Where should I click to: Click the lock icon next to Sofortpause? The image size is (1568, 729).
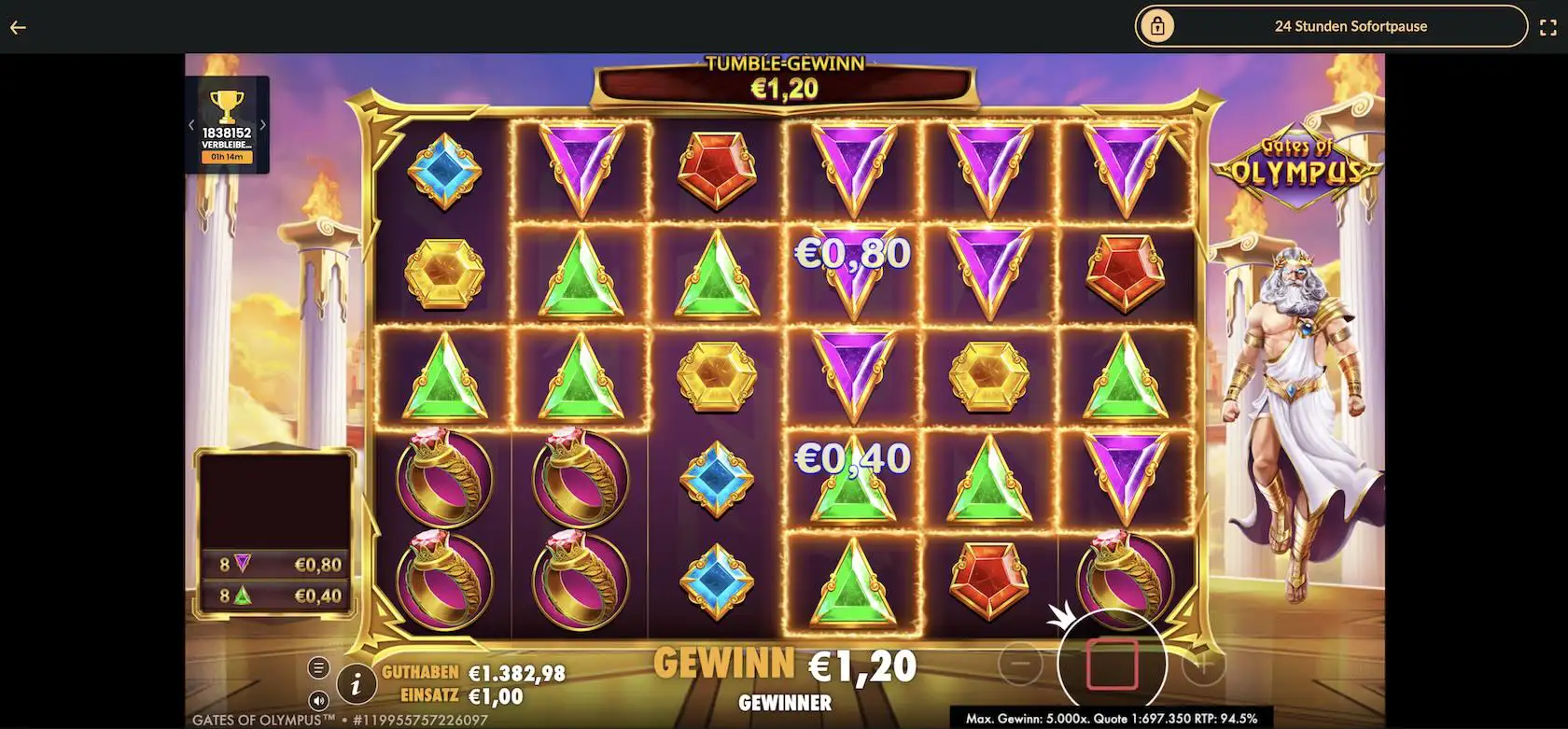(1157, 26)
